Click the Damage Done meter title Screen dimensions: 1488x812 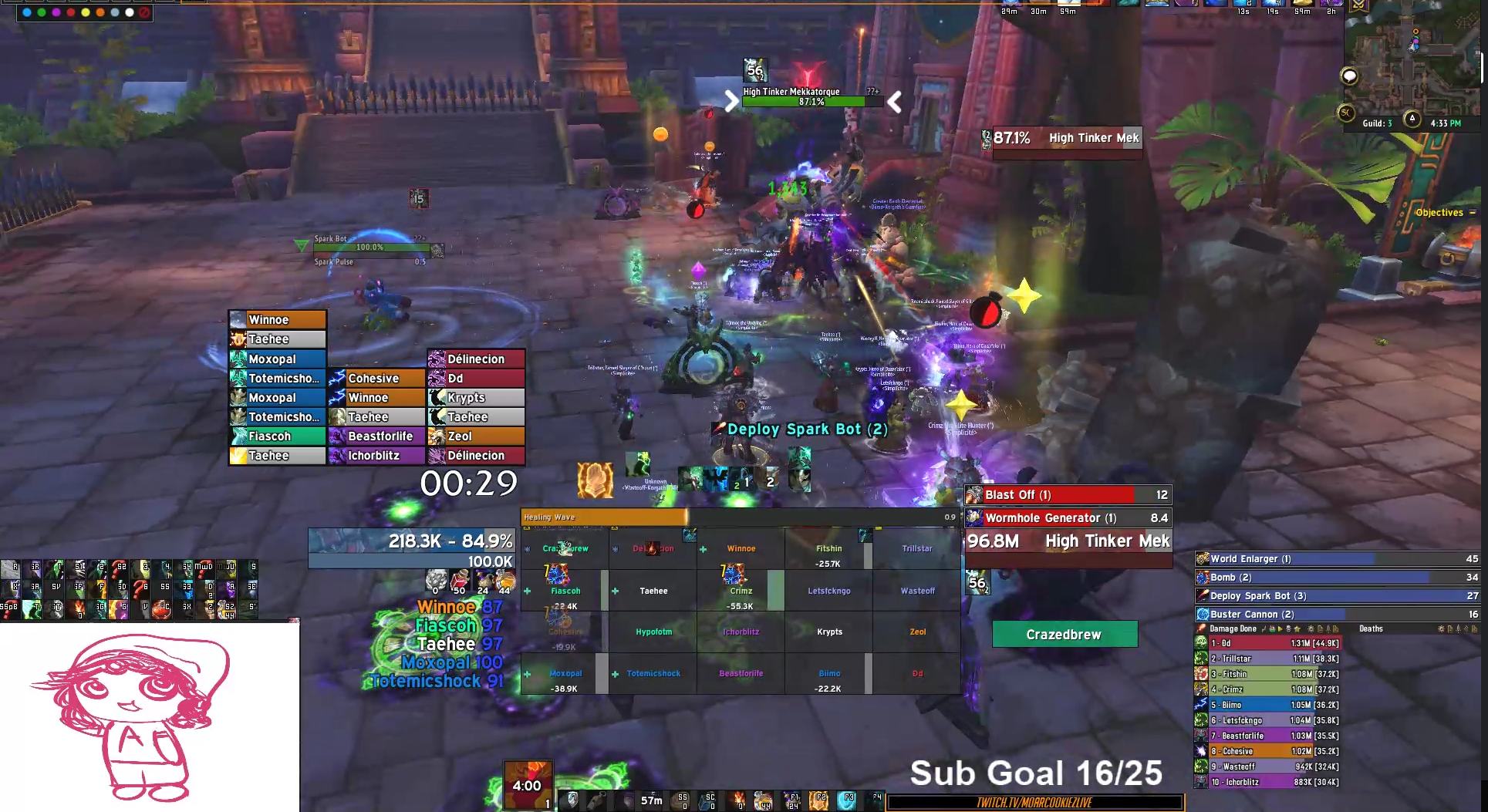coord(1233,629)
